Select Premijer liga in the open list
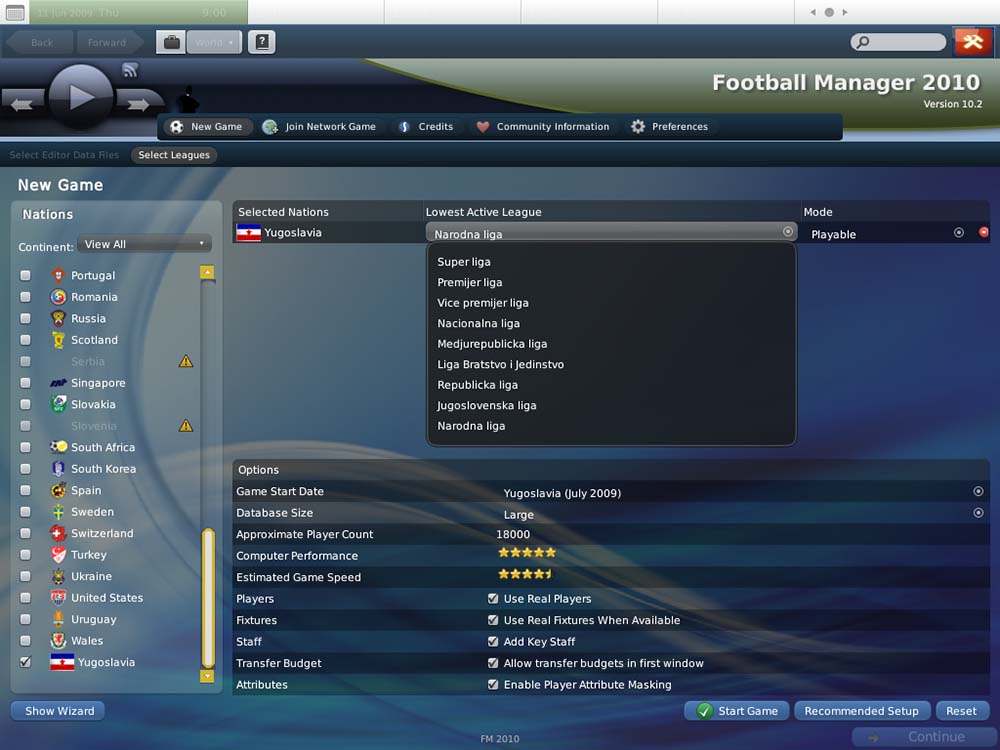This screenshot has height=750, width=1000. coord(470,283)
